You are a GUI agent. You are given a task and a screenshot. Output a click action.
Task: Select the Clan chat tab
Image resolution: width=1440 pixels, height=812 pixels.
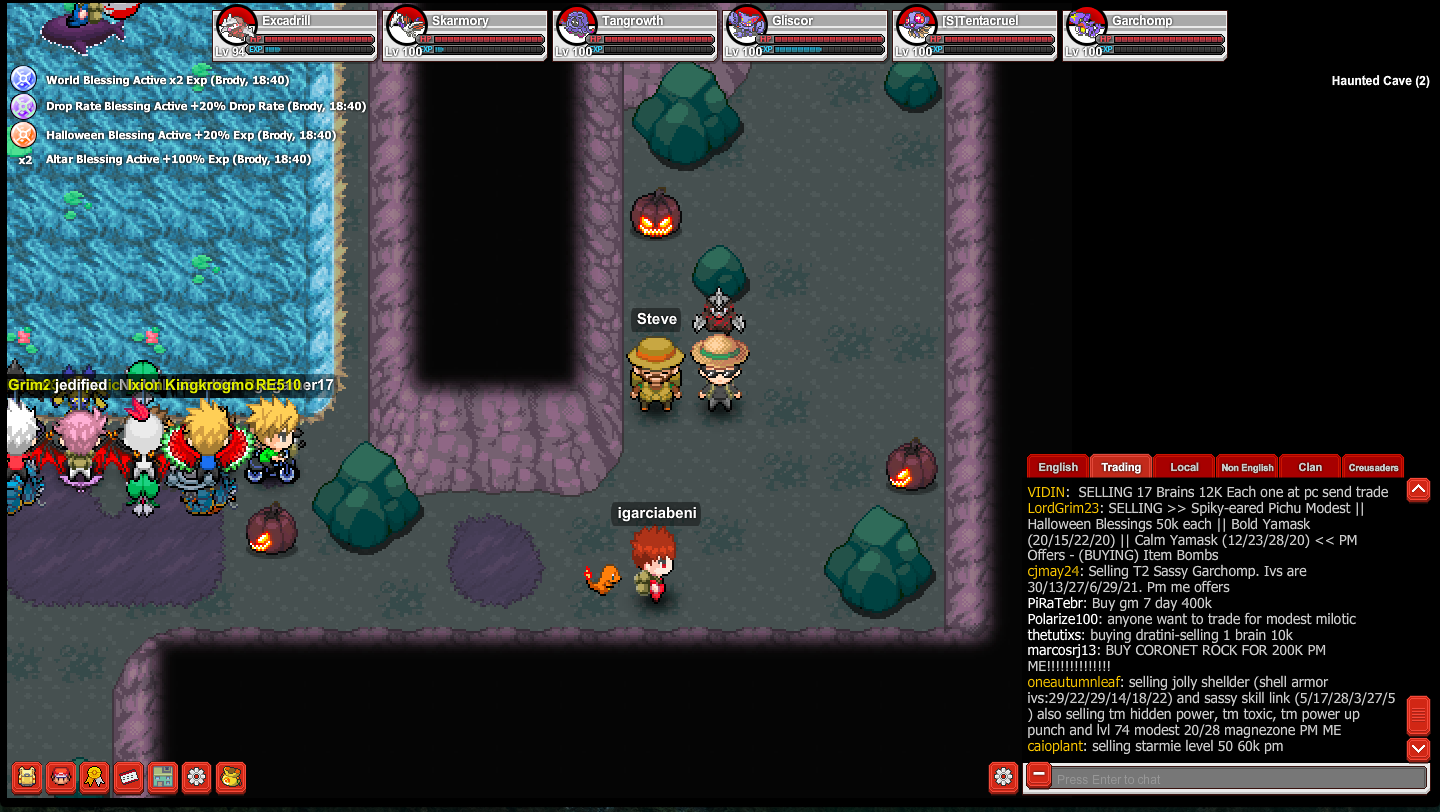[x=1309, y=466]
